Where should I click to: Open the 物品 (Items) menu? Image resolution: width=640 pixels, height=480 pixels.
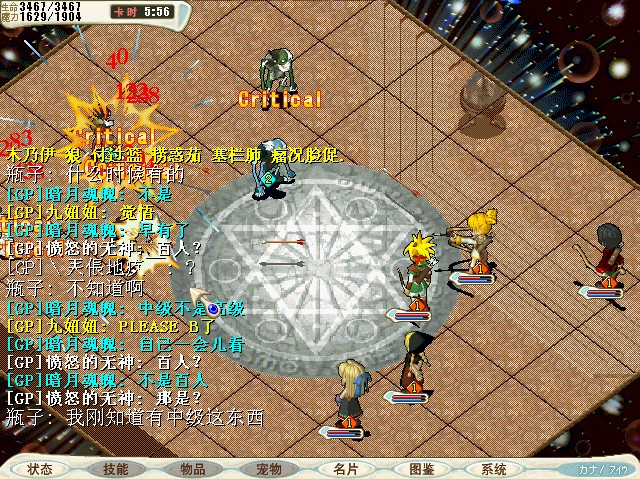point(192,468)
